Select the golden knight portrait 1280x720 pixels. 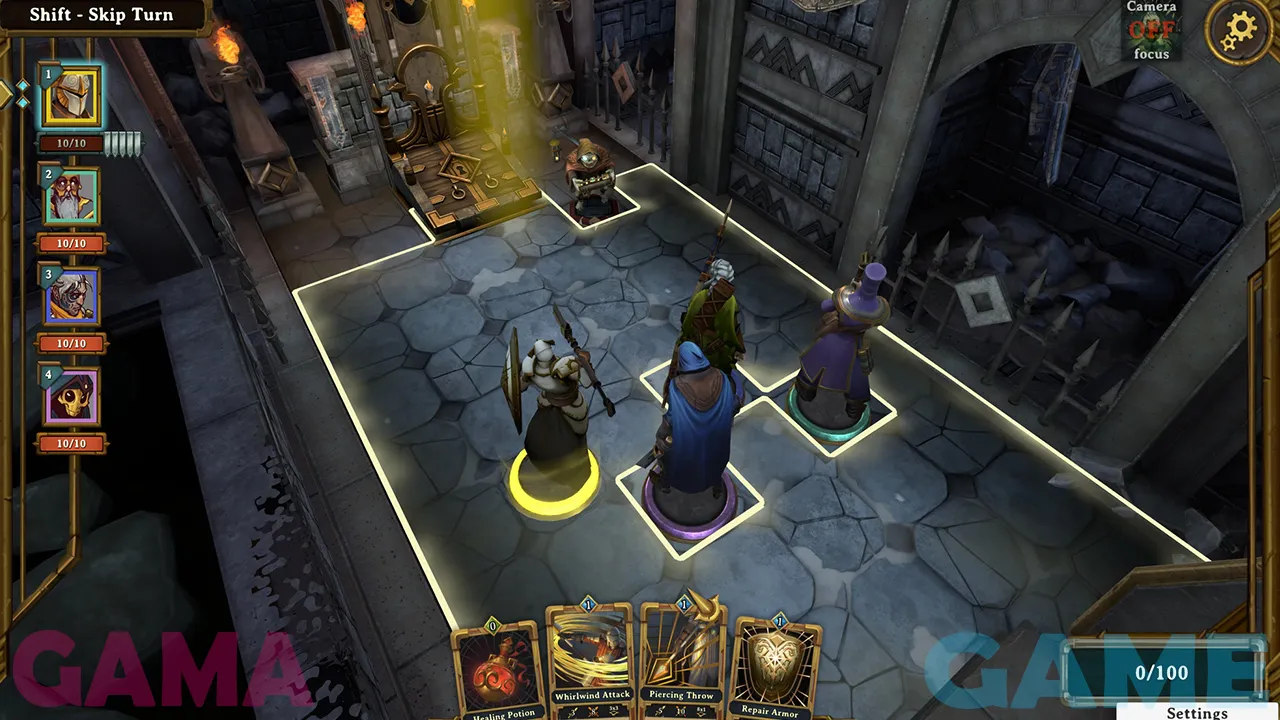[70, 97]
